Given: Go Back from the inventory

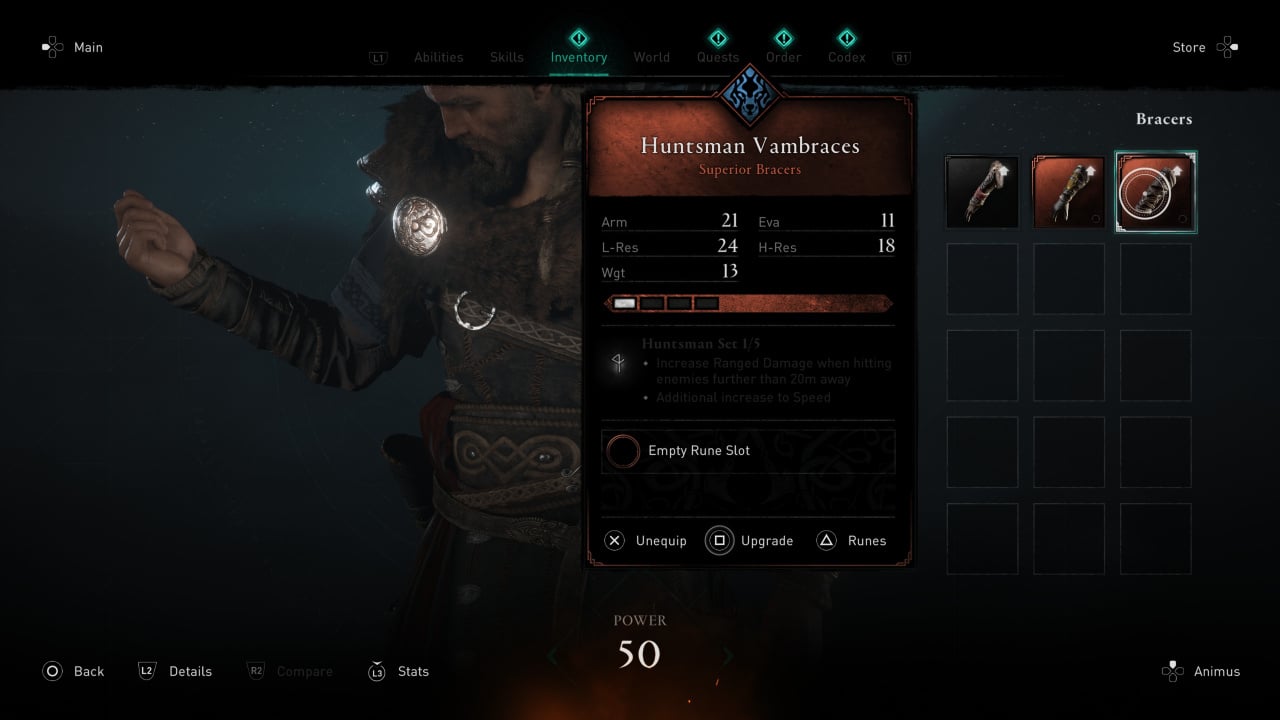Looking at the screenshot, I should click(x=73, y=671).
